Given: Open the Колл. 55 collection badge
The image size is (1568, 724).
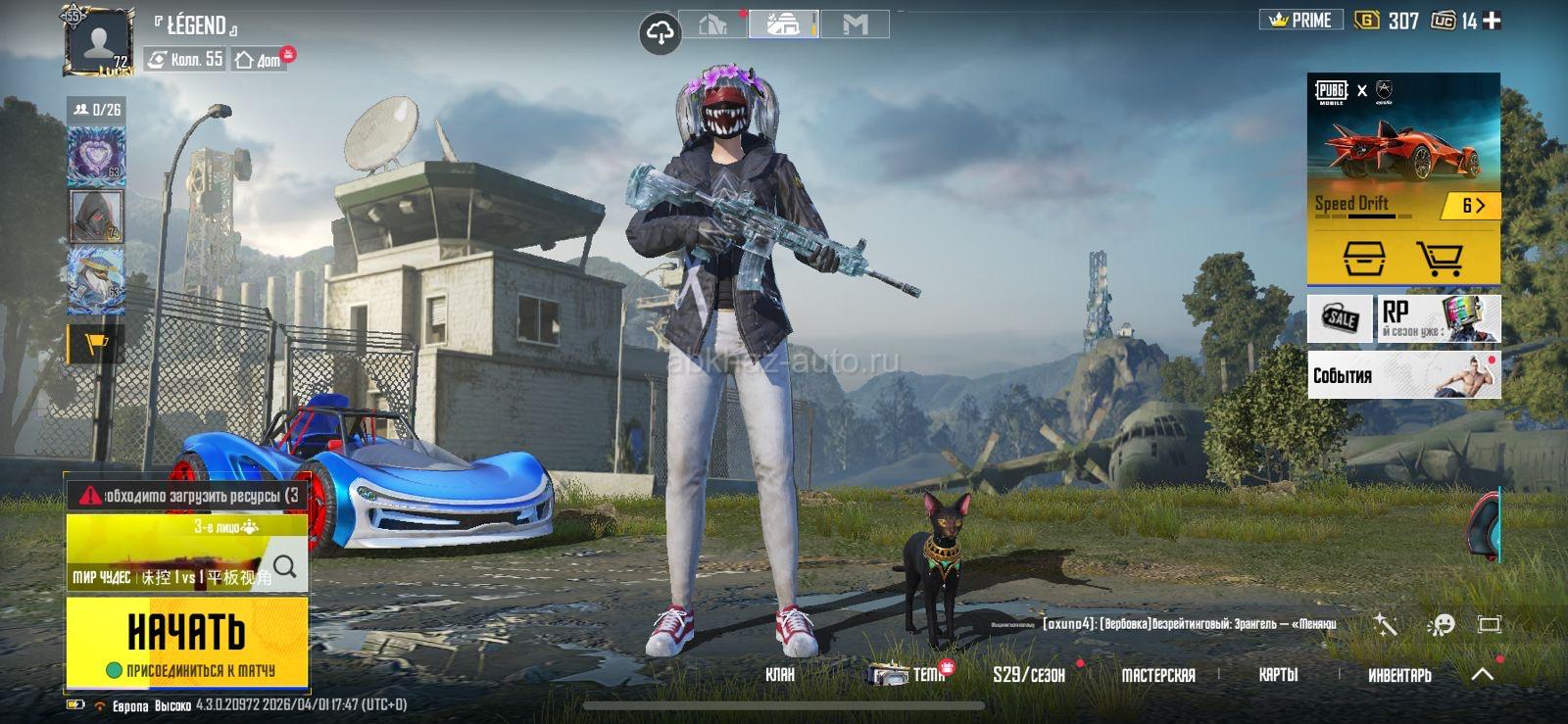Looking at the screenshot, I should 185,60.
